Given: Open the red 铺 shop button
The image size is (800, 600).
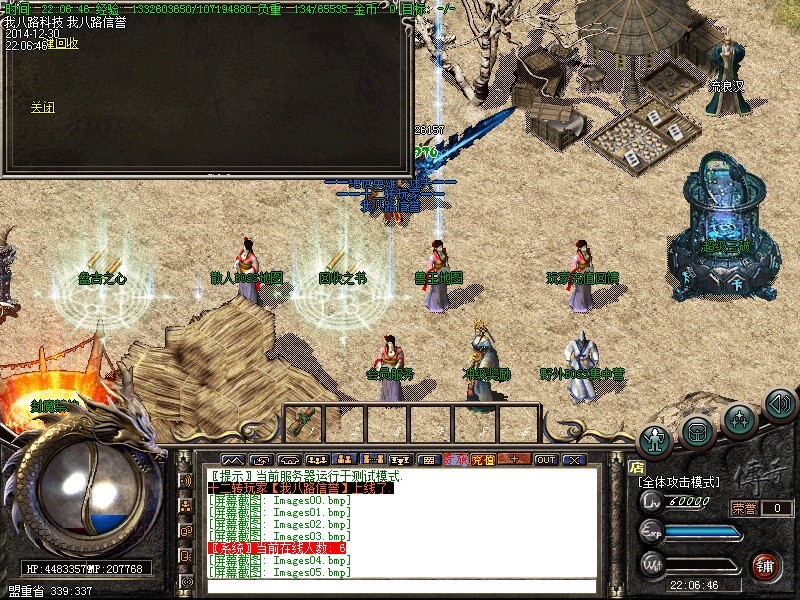Looking at the screenshot, I should coord(766,565).
